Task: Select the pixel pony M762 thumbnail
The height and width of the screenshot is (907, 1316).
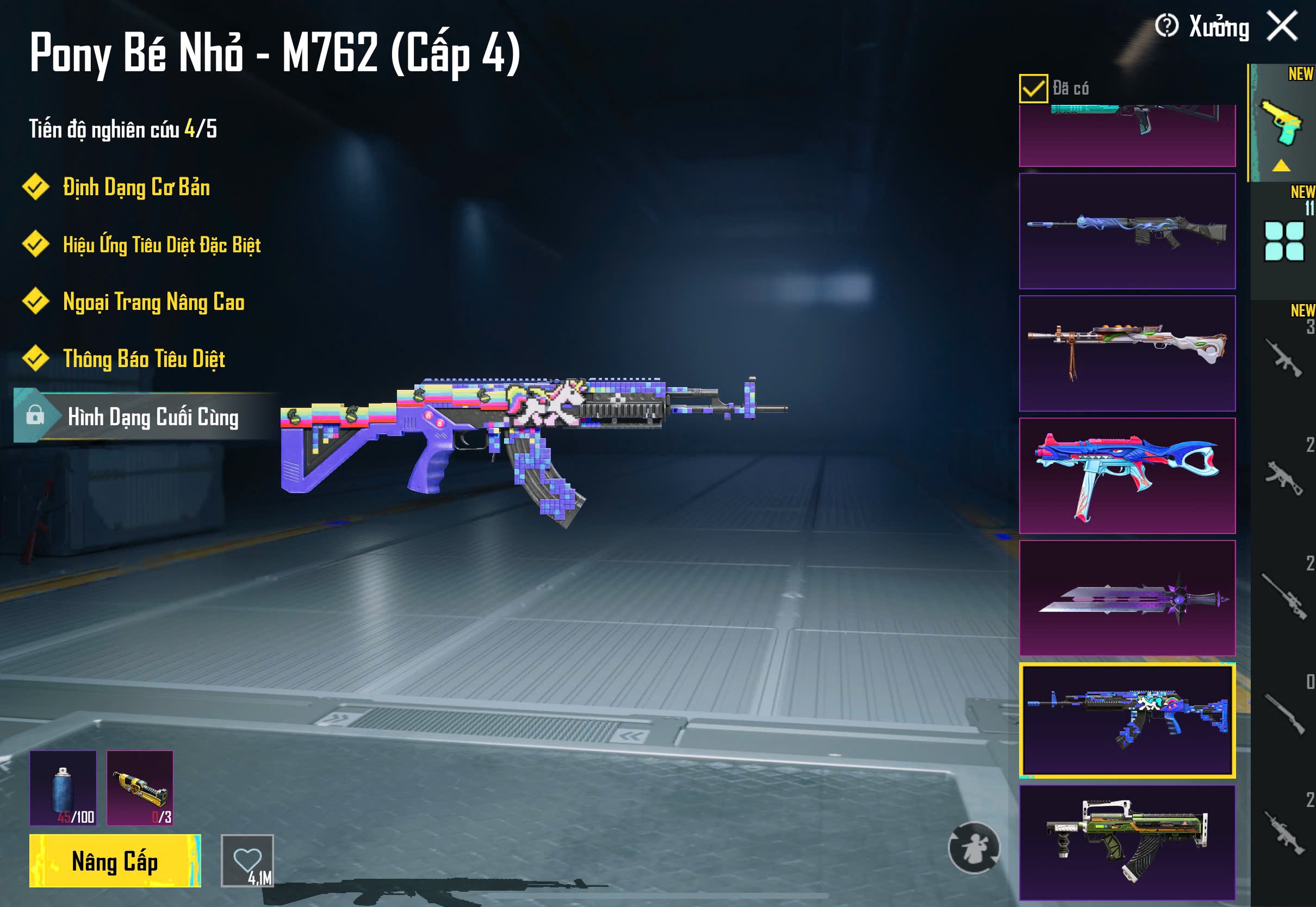Action: pos(1127,720)
